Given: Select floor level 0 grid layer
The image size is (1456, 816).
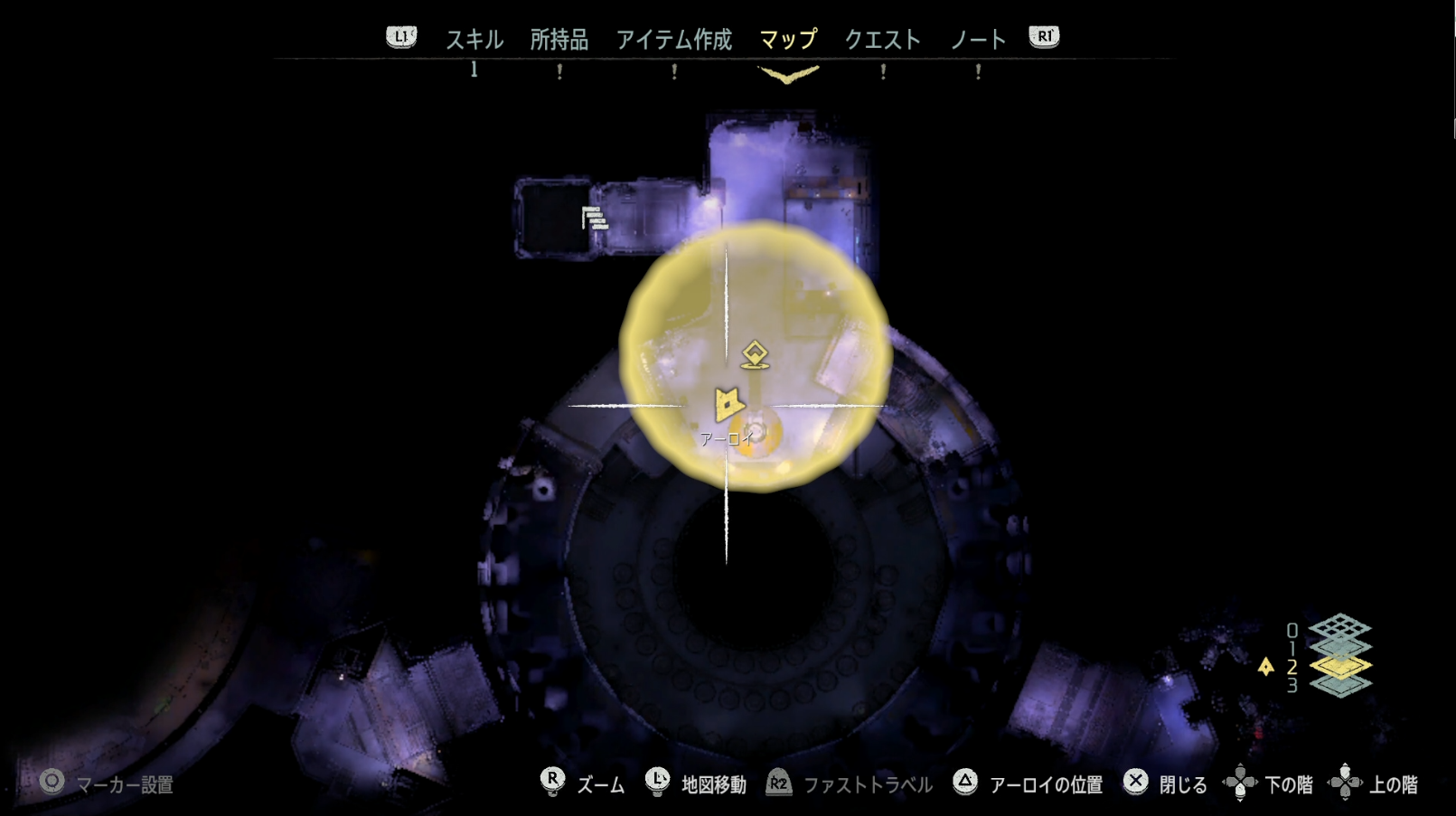Looking at the screenshot, I should point(1341,628).
